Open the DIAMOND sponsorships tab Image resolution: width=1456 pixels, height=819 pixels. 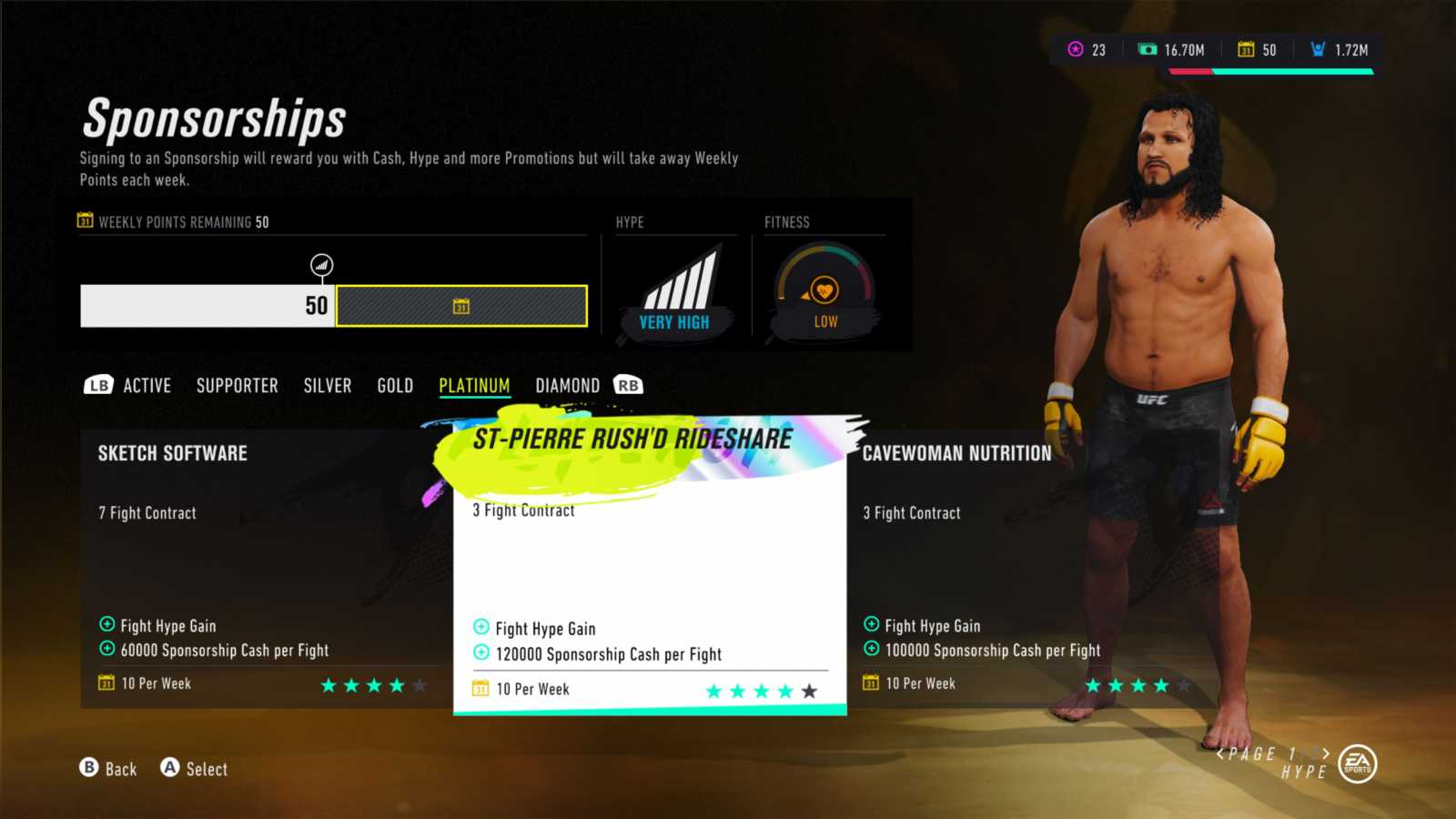coord(568,385)
